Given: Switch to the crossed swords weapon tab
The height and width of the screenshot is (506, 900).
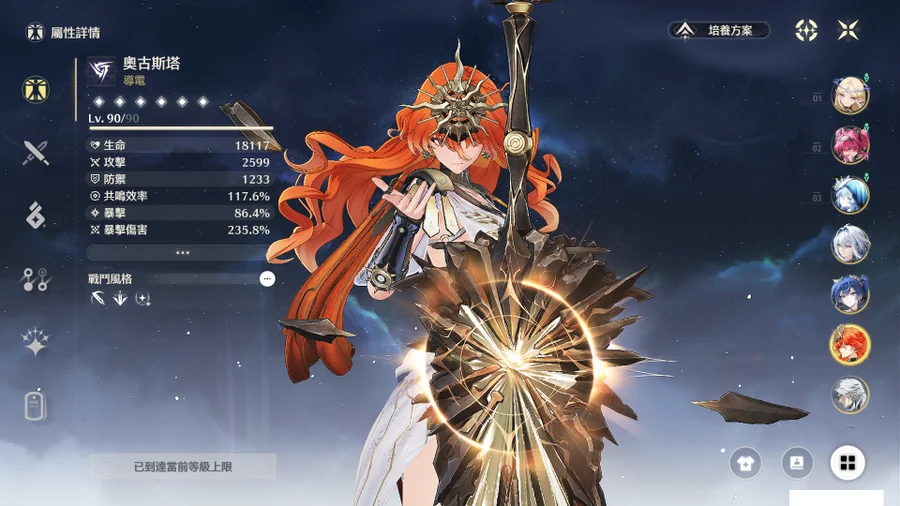Looking at the screenshot, I should [36, 152].
